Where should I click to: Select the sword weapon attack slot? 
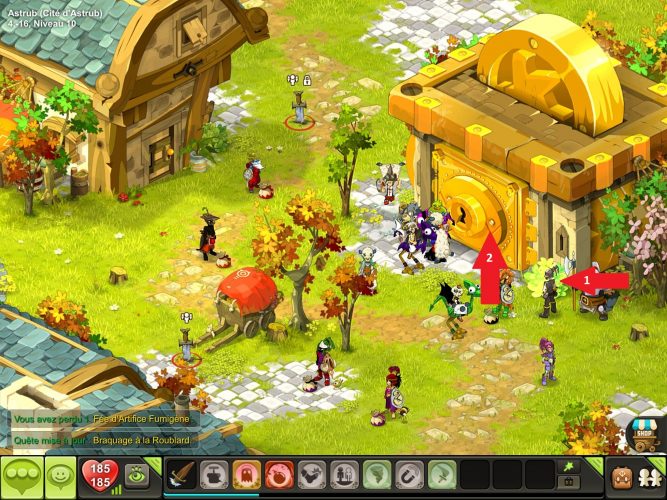point(181,474)
